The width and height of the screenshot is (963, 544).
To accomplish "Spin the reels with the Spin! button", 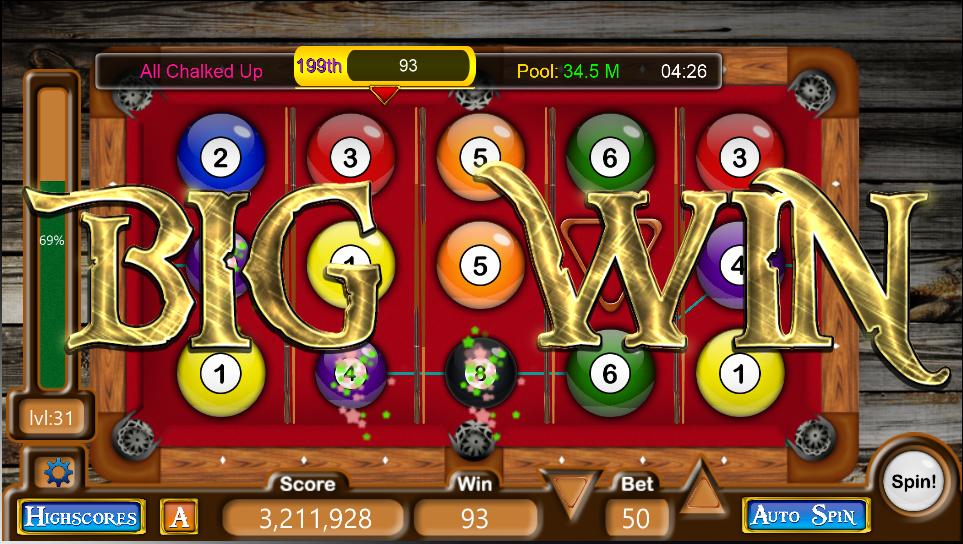I will (x=912, y=482).
